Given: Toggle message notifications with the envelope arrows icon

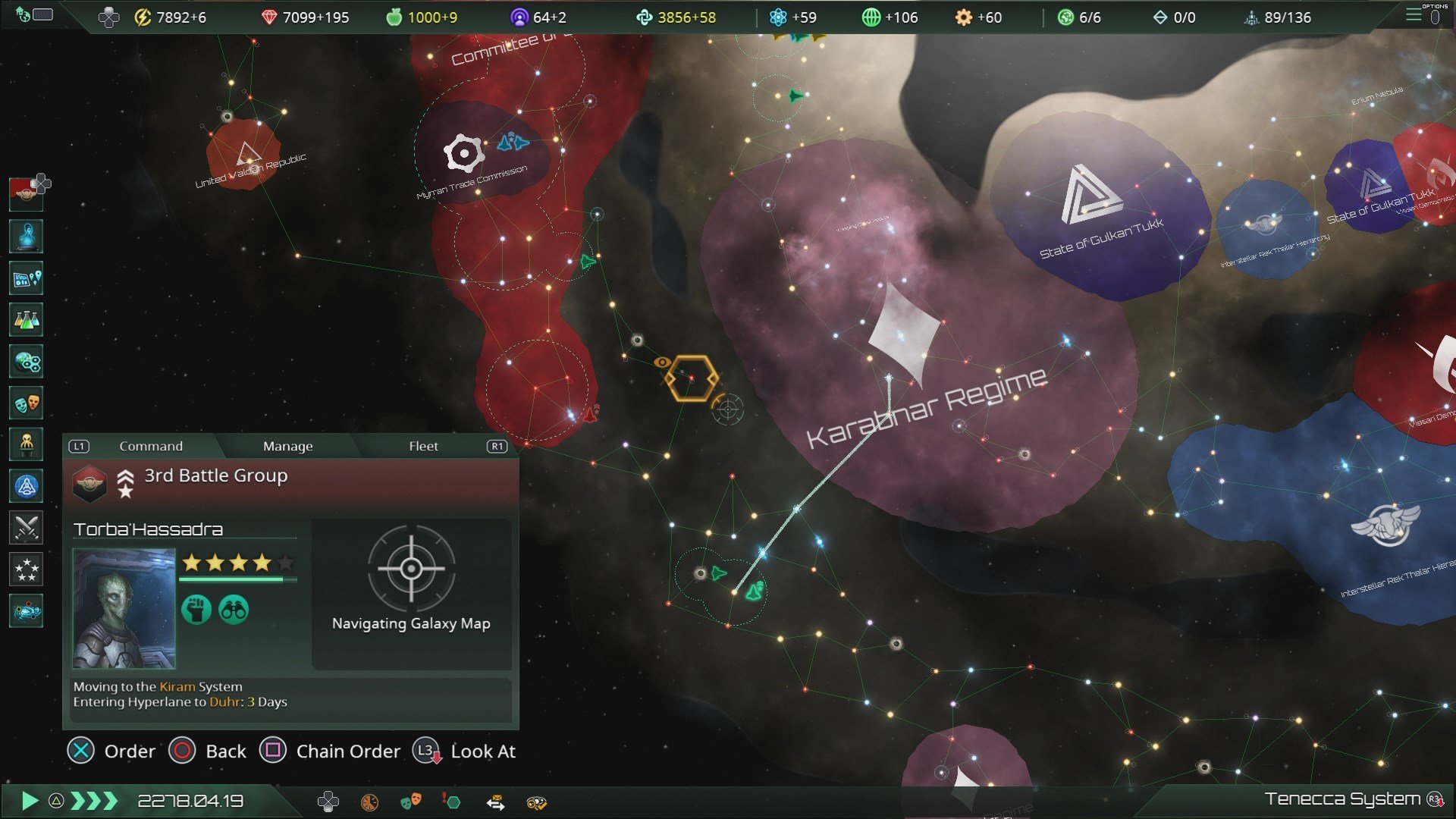Looking at the screenshot, I should point(497,801).
